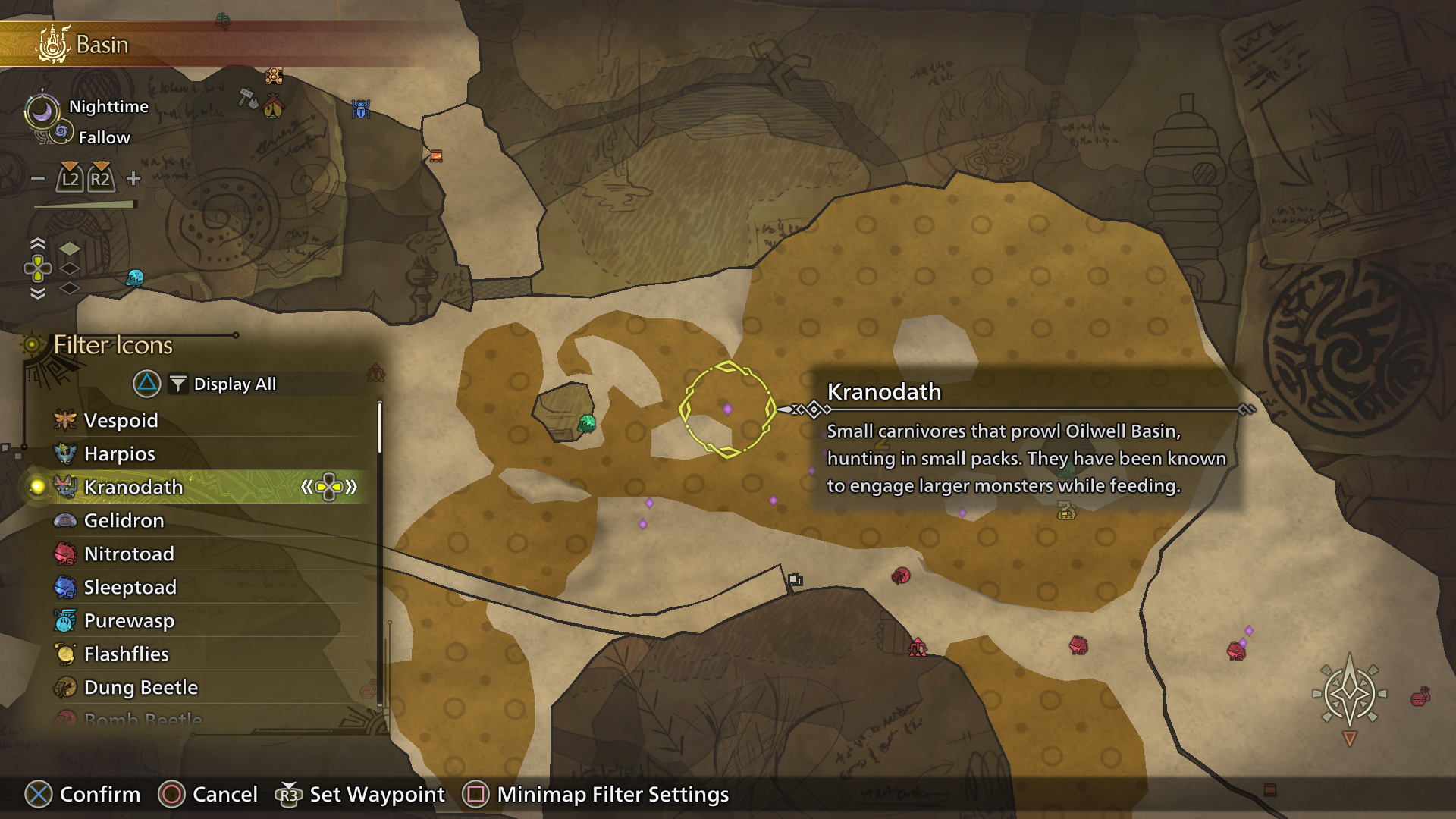Click the blue beetle icon near the top

coord(362,108)
